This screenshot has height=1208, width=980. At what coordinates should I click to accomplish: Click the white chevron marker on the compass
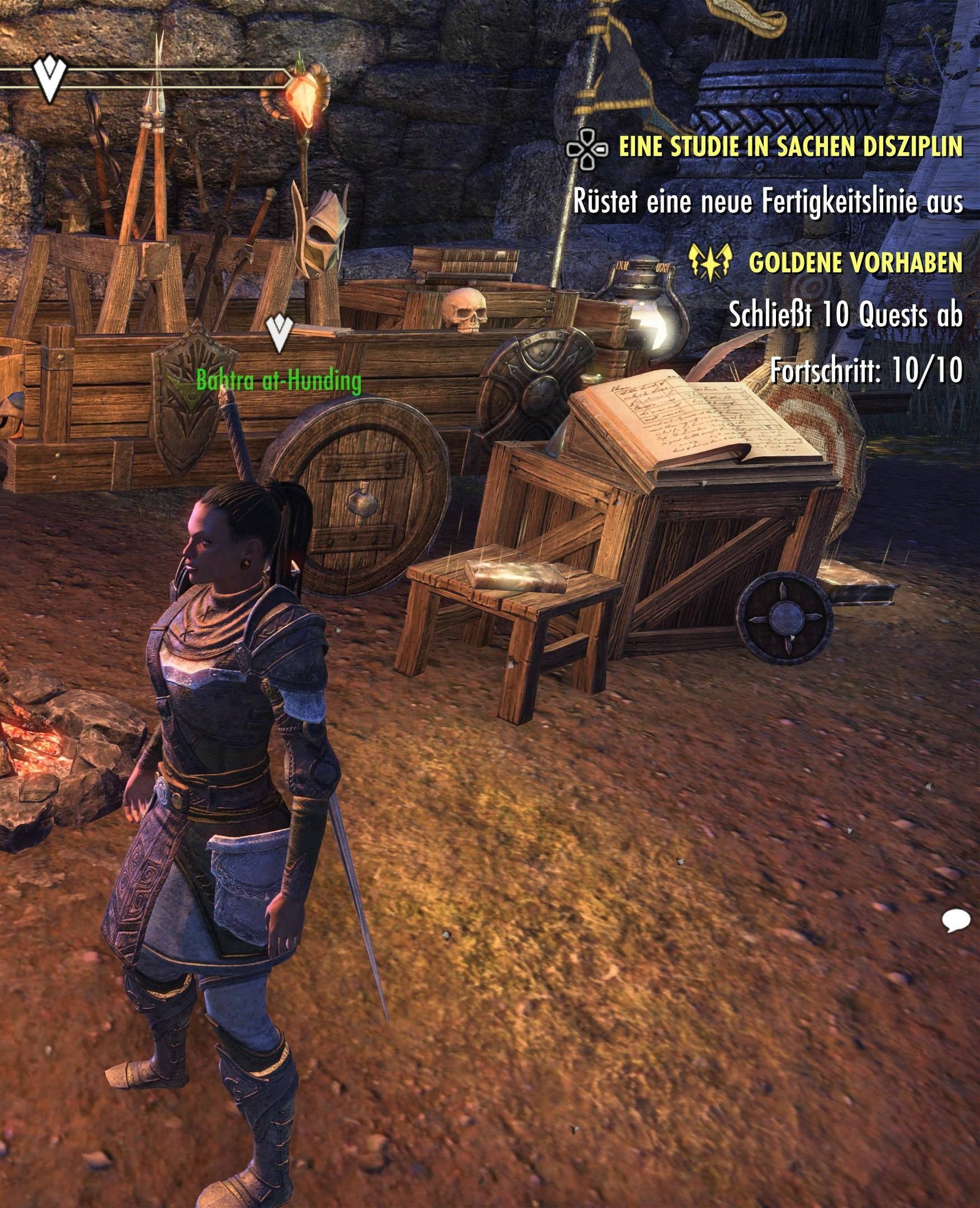click(50, 78)
